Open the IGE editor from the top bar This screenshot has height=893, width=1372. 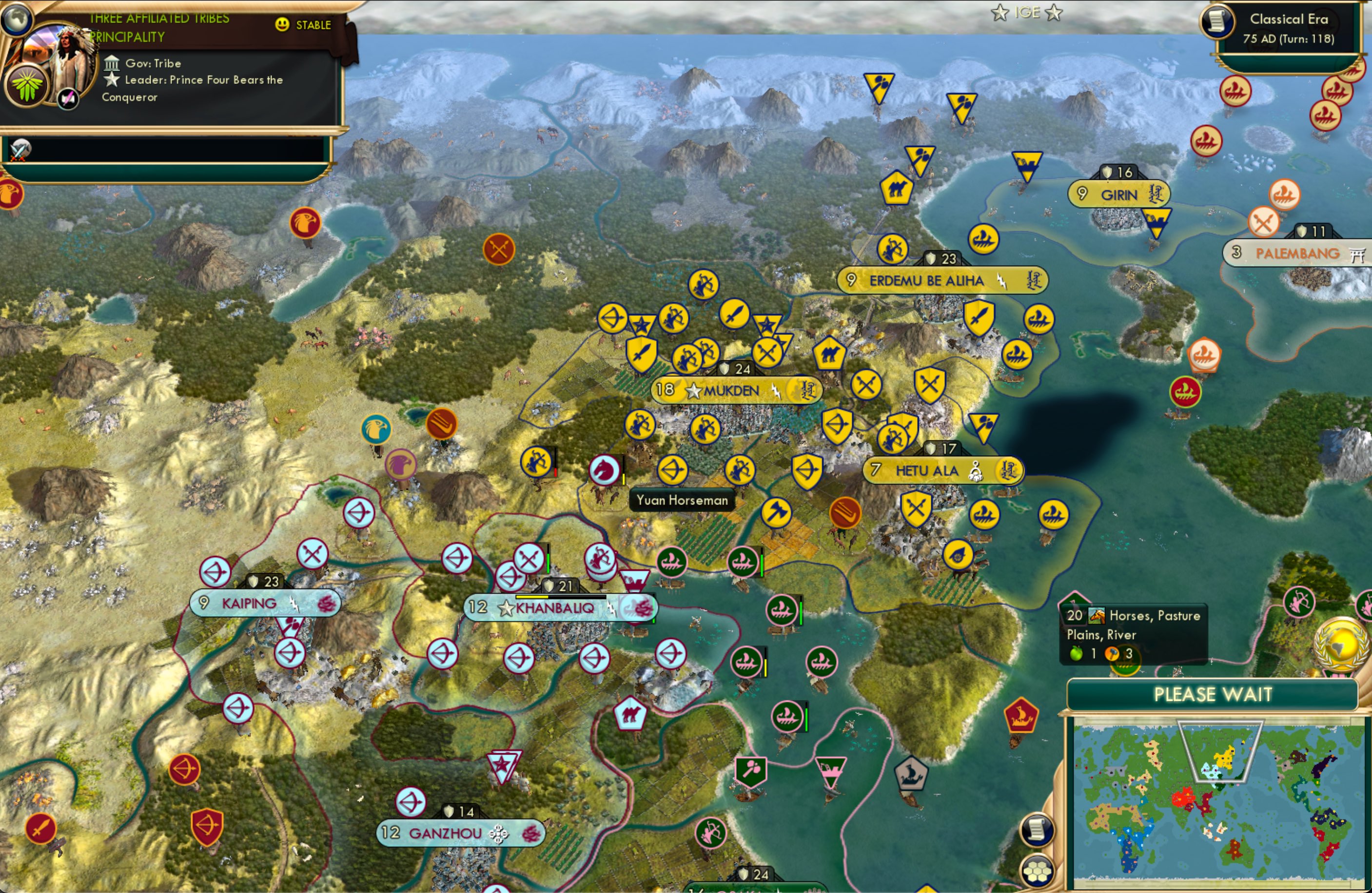tap(1029, 12)
